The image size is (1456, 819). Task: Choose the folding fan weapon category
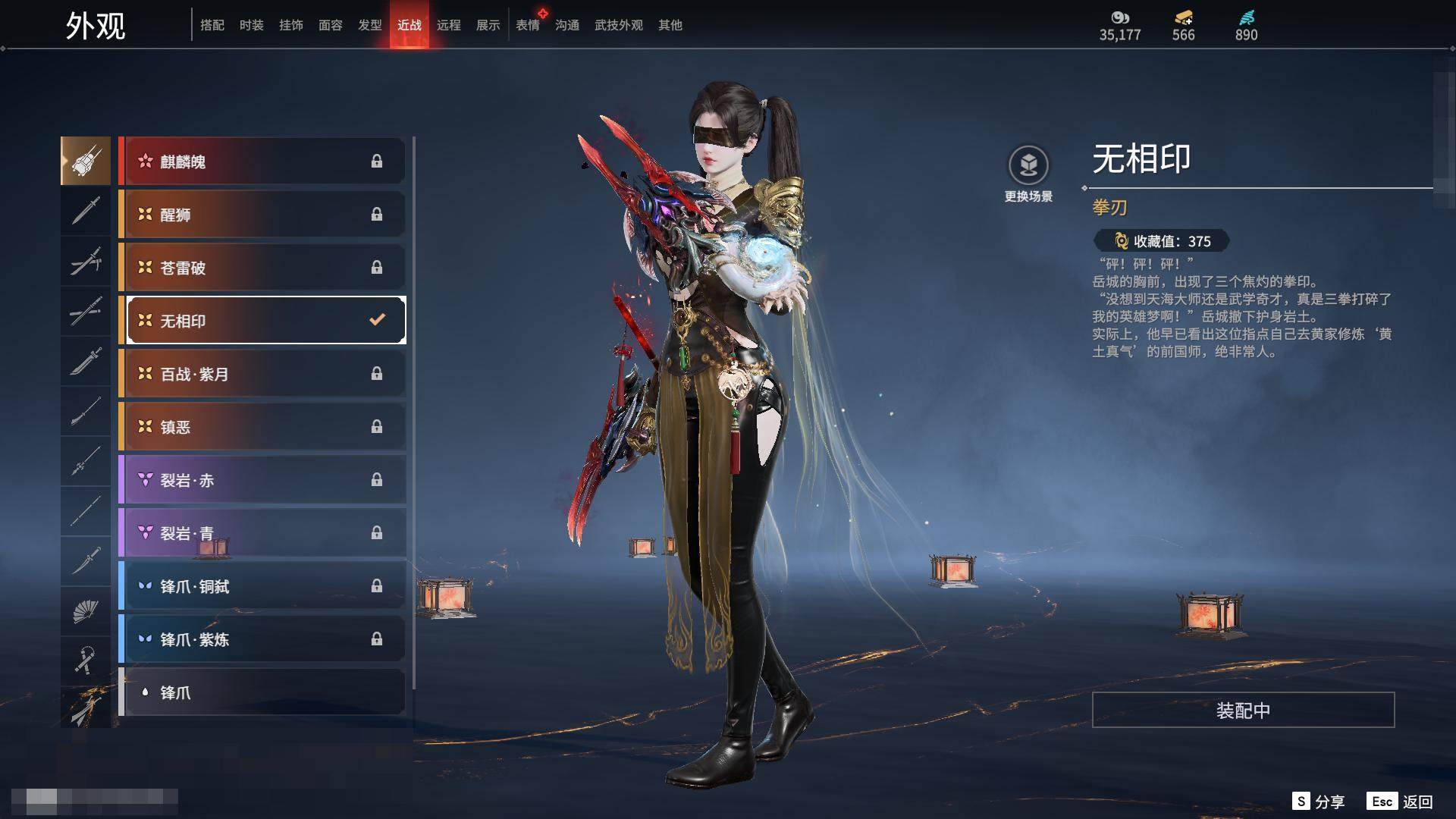(x=86, y=611)
